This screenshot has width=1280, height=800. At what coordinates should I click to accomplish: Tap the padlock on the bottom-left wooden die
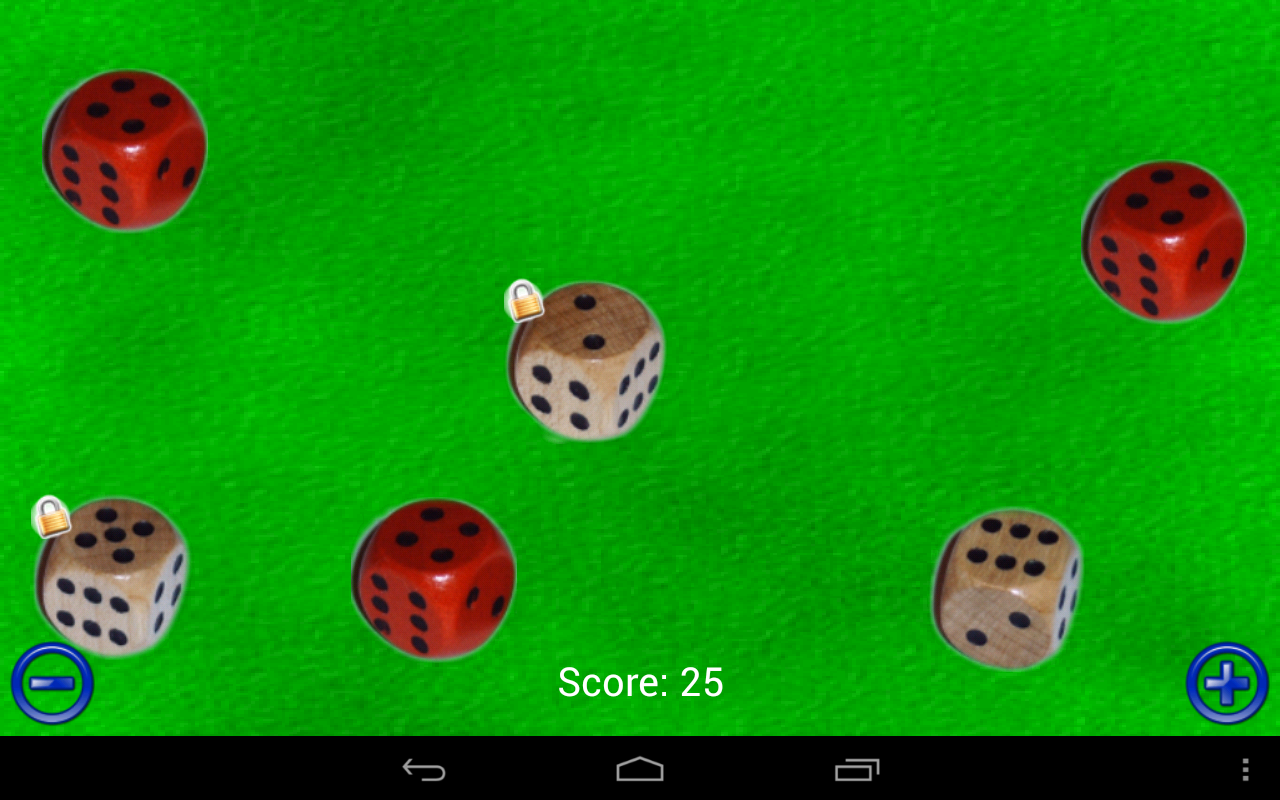pyautogui.click(x=50, y=520)
